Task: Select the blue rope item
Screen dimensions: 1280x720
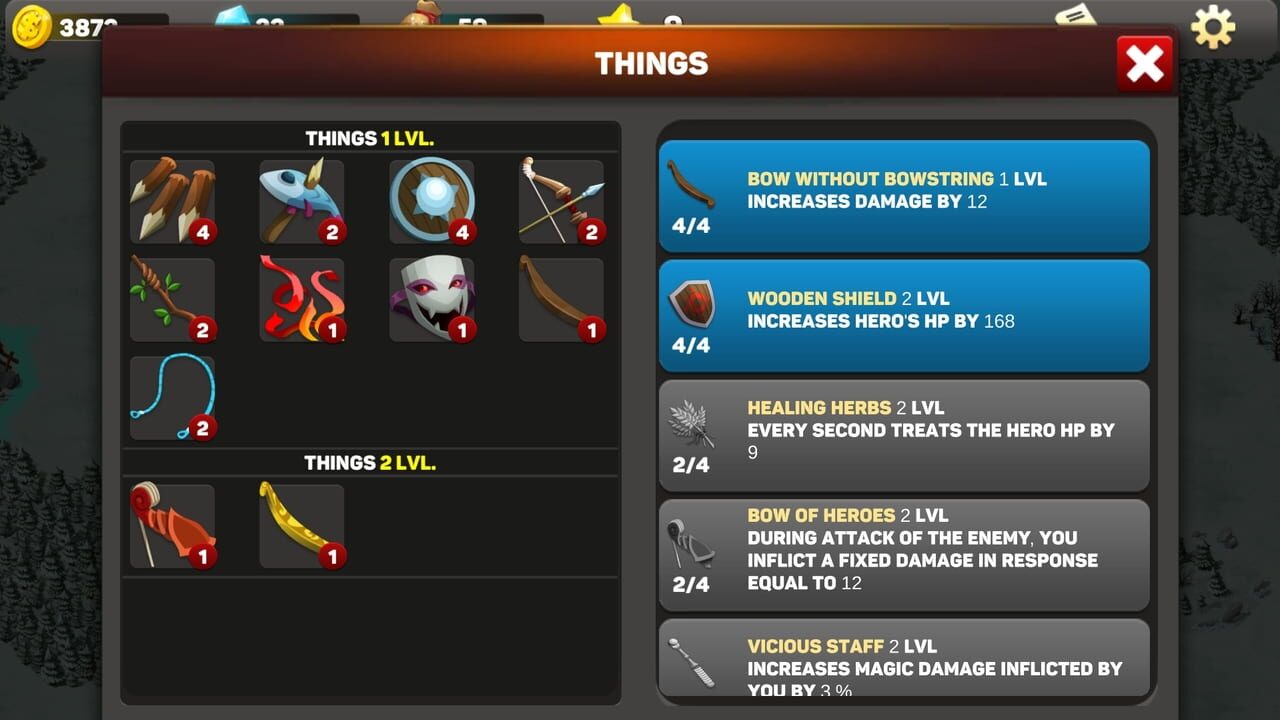Action: tap(172, 398)
